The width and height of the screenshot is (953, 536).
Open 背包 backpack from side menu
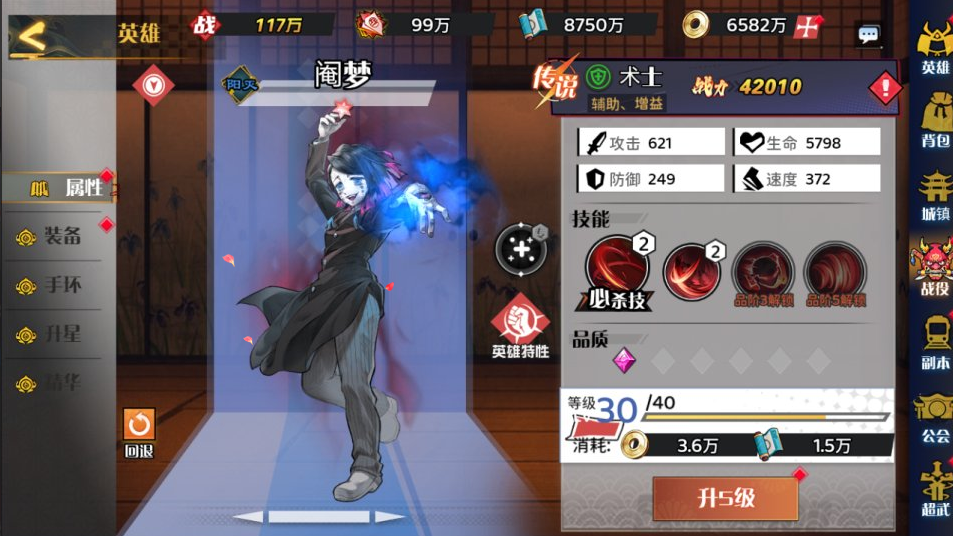point(934,120)
